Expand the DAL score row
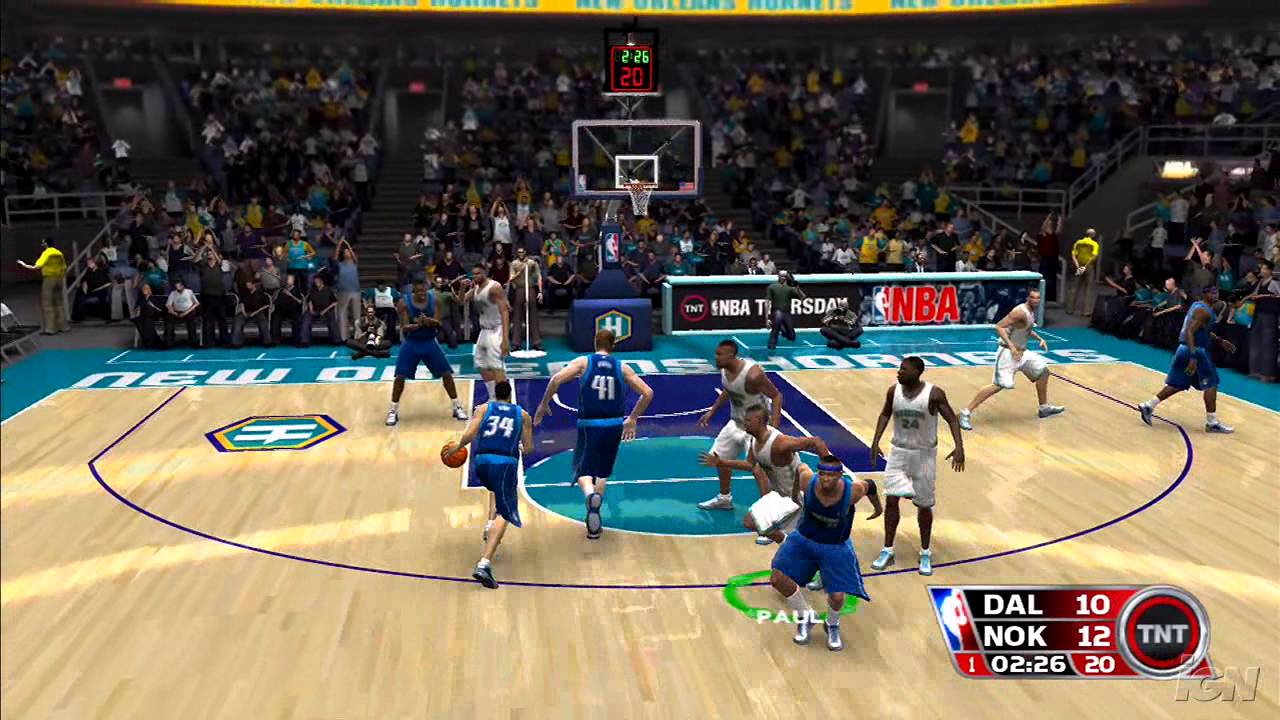The image size is (1280, 720). click(x=1040, y=605)
